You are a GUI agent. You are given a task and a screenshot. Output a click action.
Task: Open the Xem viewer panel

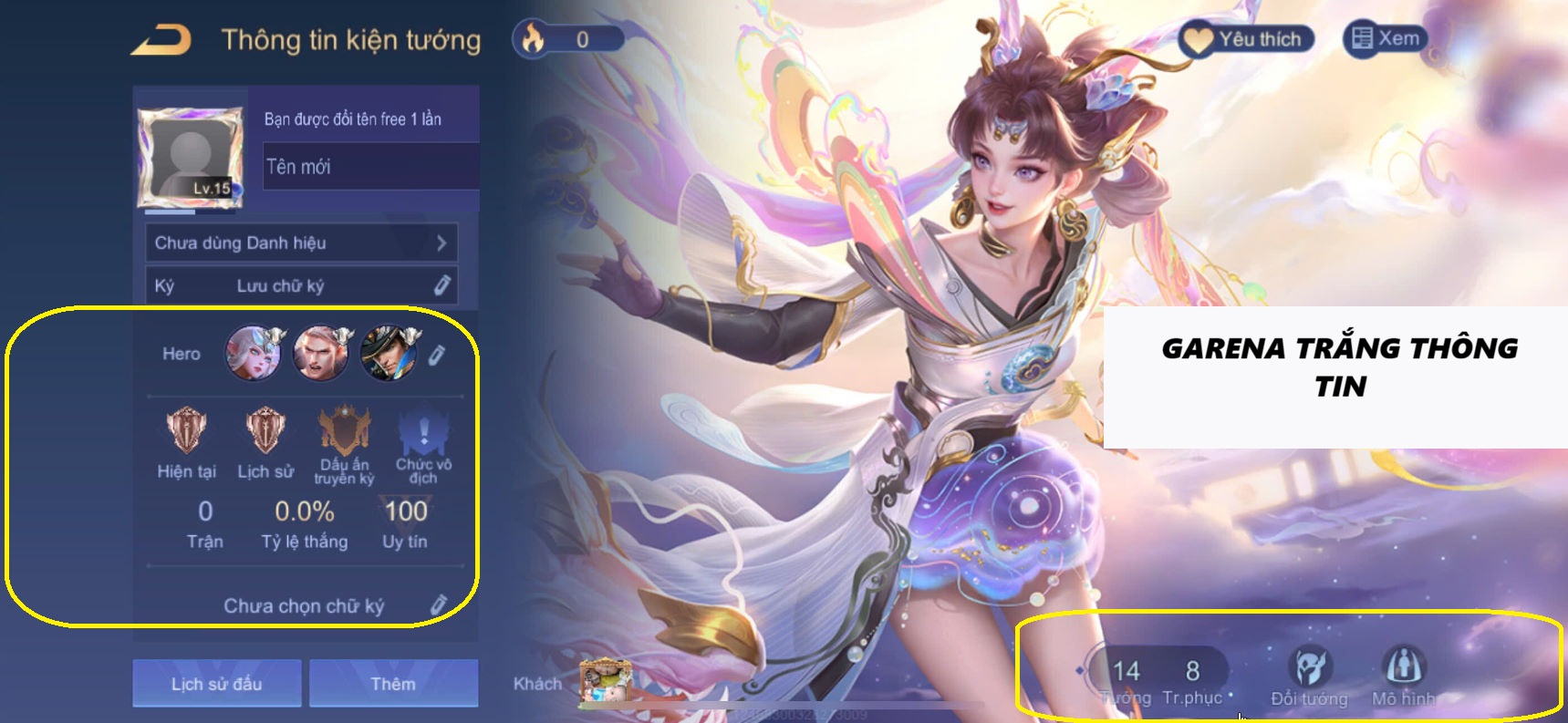click(x=1386, y=38)
